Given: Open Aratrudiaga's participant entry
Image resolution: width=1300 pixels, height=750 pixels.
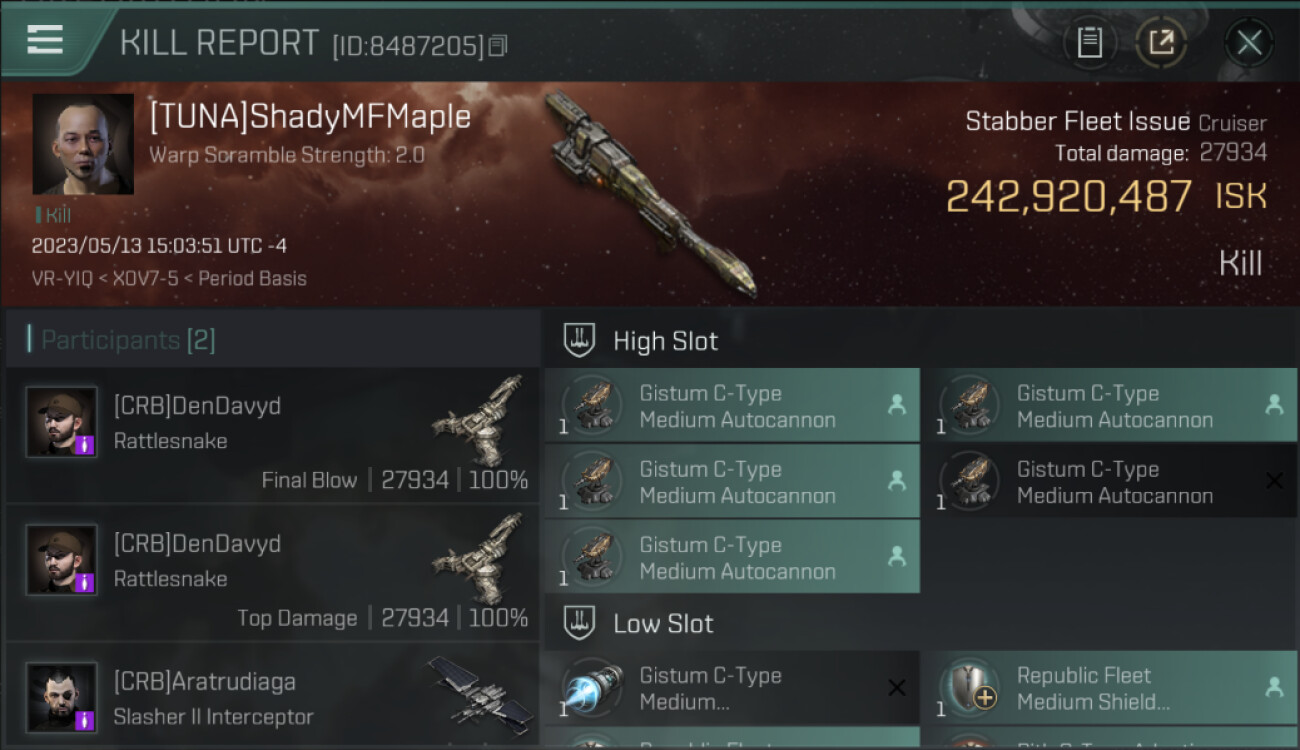Looking at the screenshot, I should click(272, 700).
